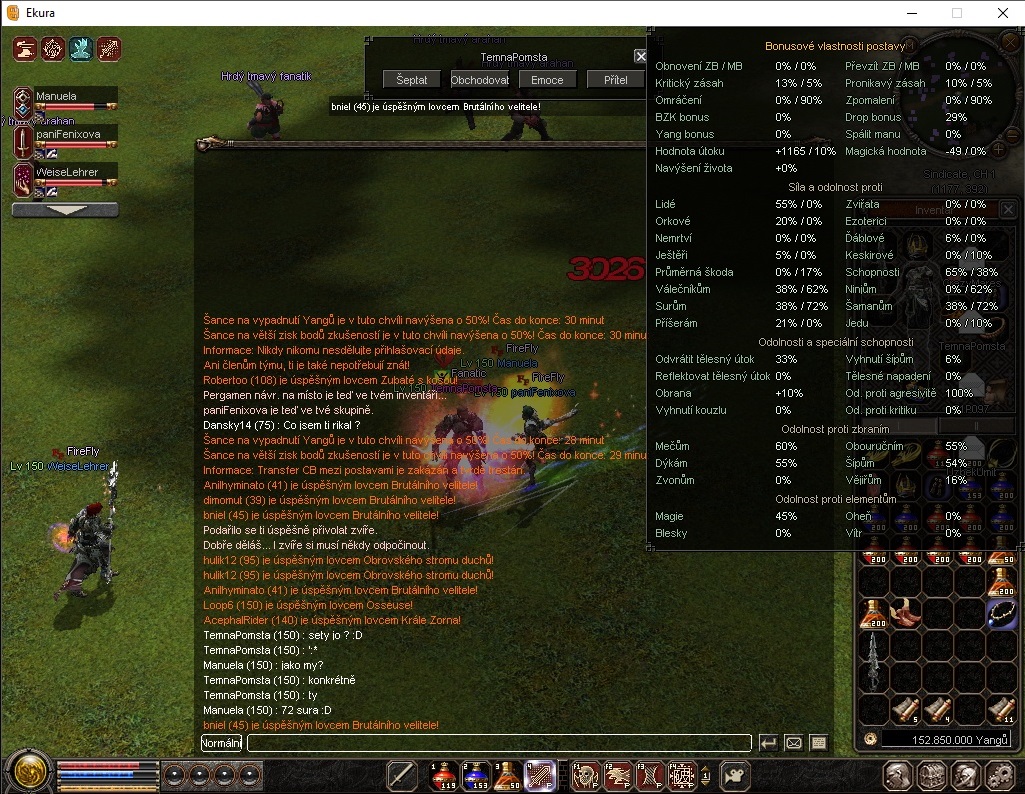1025x794 pixels.
Task: Toggle the camera icon on the taskbar
Action: (x=736, y=775)
